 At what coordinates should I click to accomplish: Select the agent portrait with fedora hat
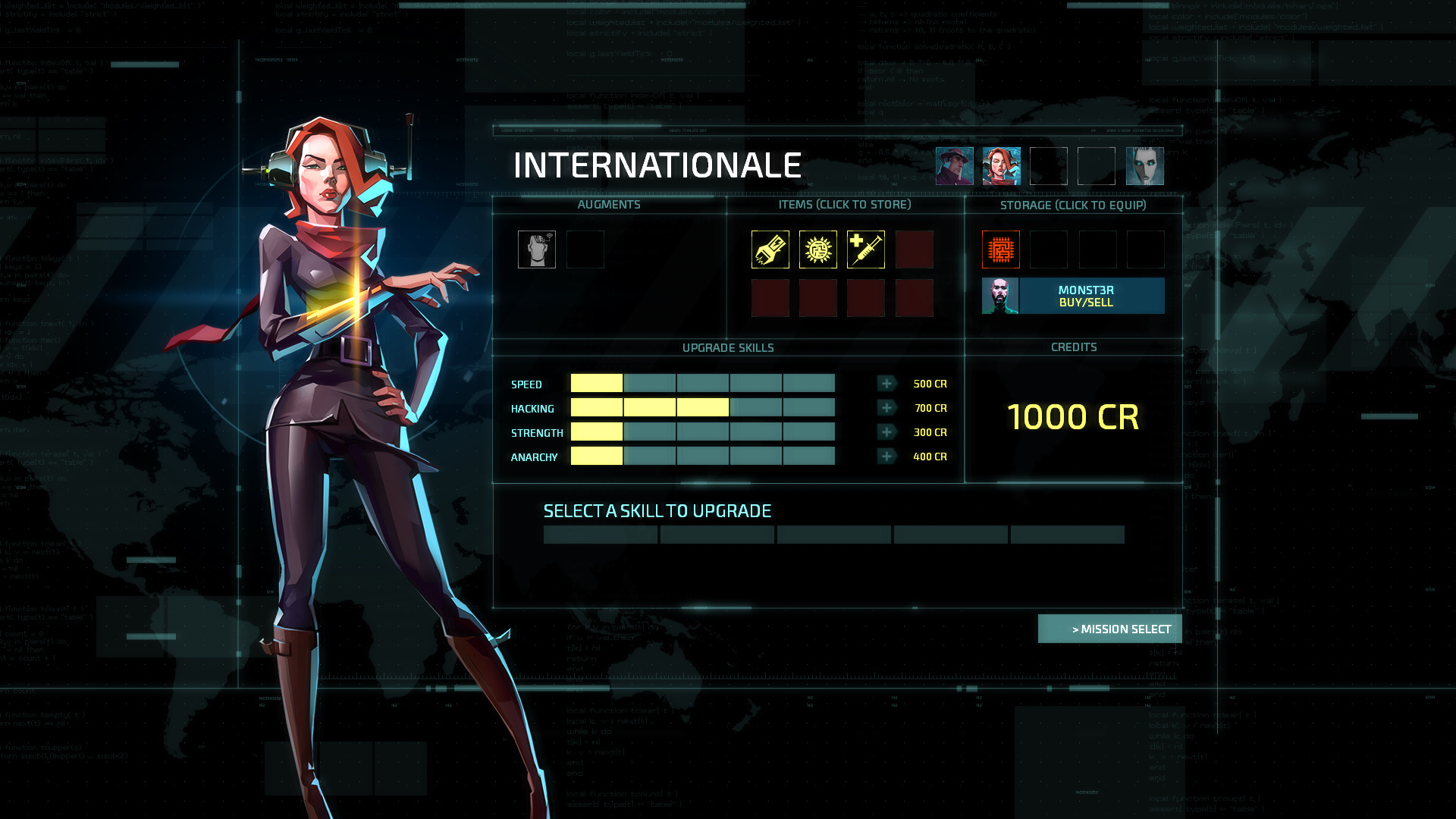click(x=954, y=166)
